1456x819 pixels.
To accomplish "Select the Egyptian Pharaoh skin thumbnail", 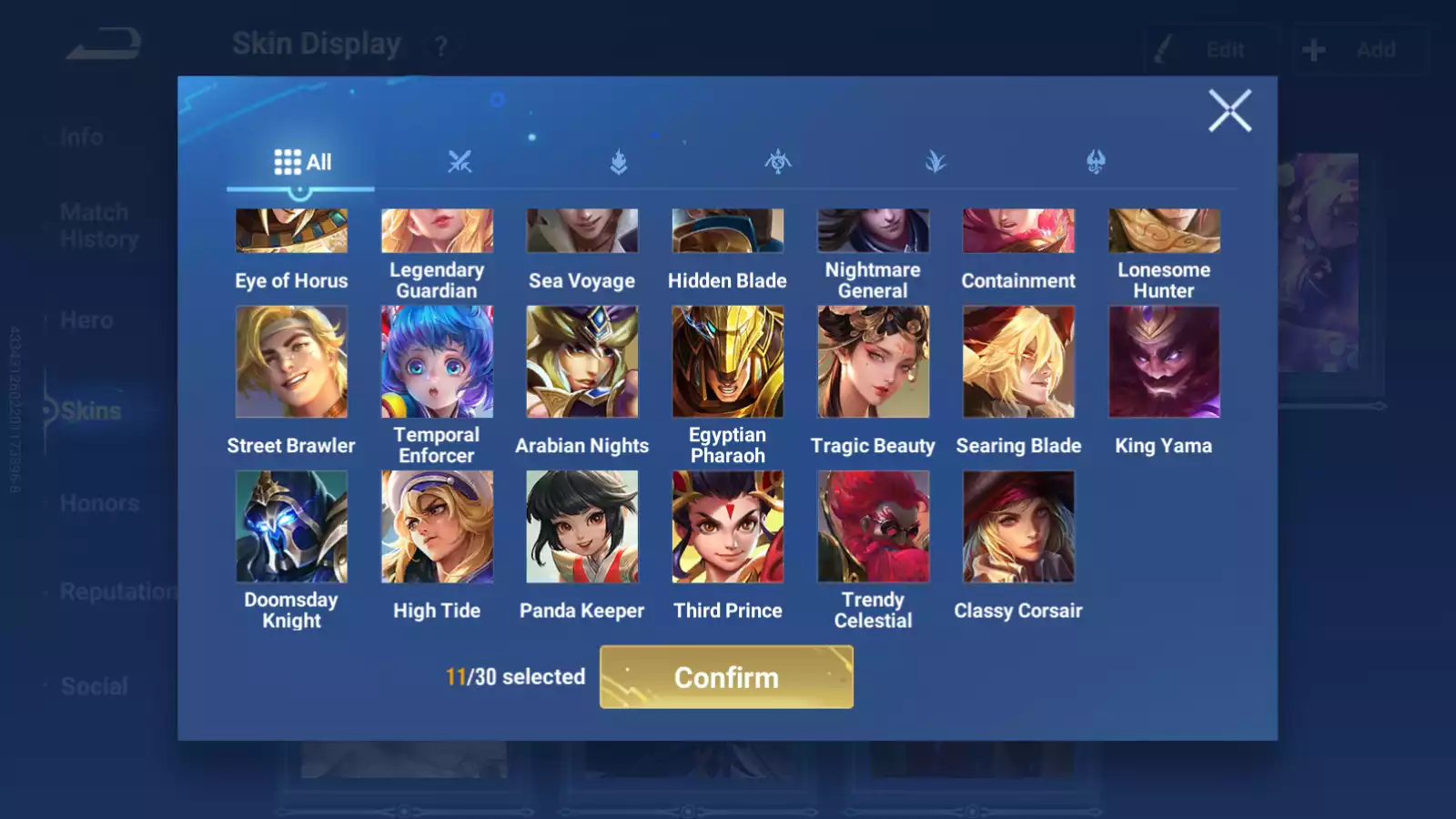I will [x=727, y=361].
